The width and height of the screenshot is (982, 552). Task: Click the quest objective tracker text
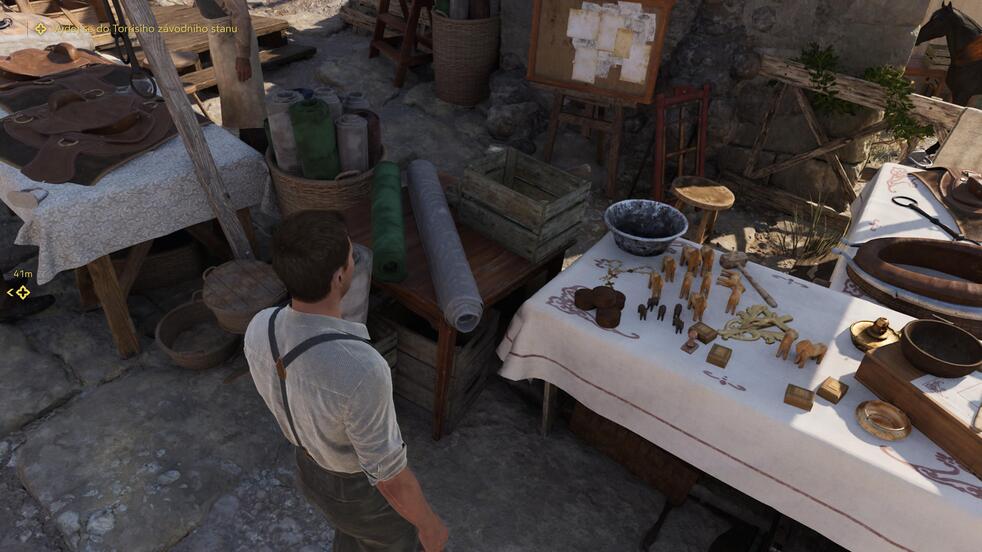click(140, 28)
